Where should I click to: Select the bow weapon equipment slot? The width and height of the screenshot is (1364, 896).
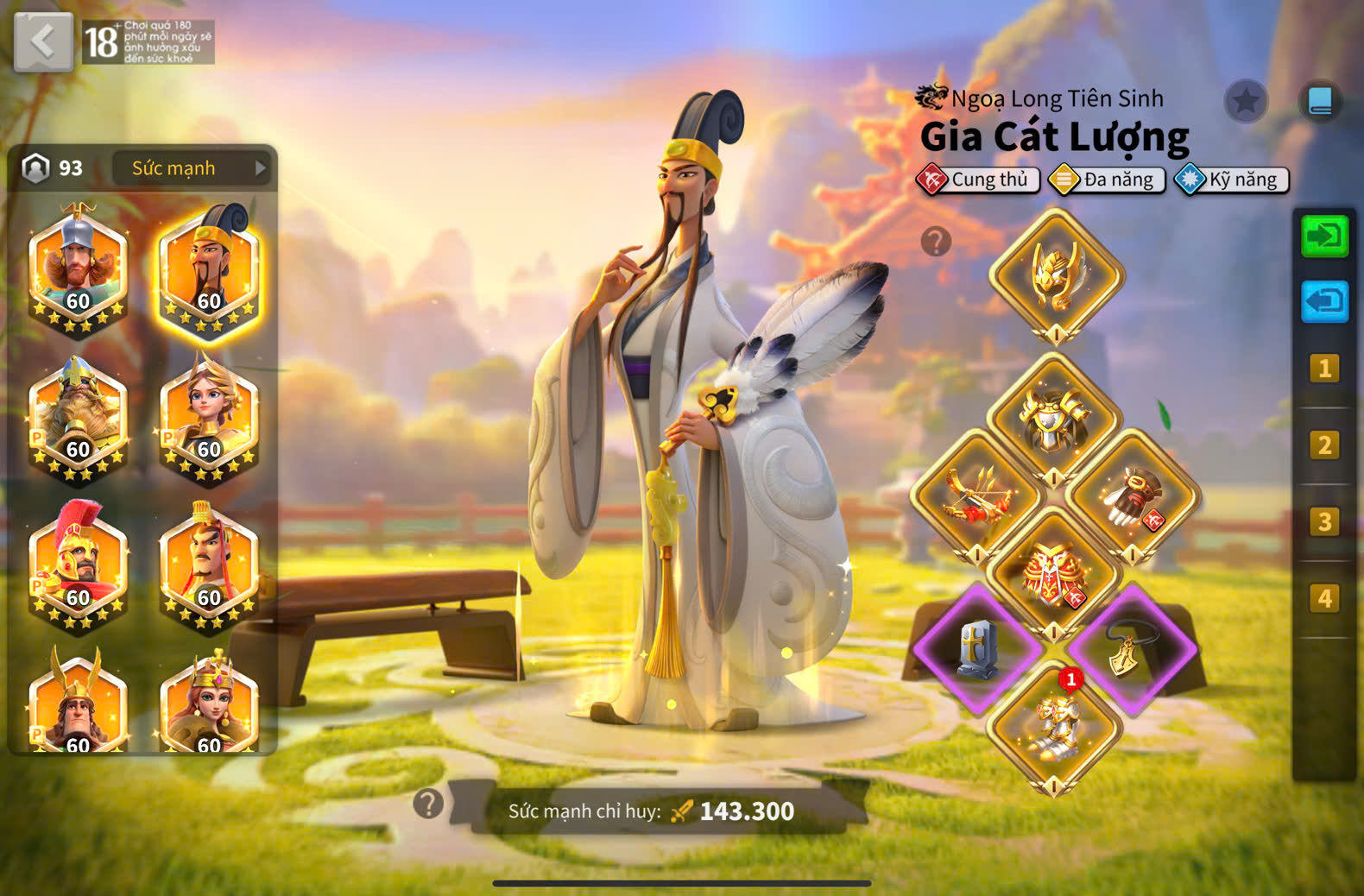click(x=977, y=496)
